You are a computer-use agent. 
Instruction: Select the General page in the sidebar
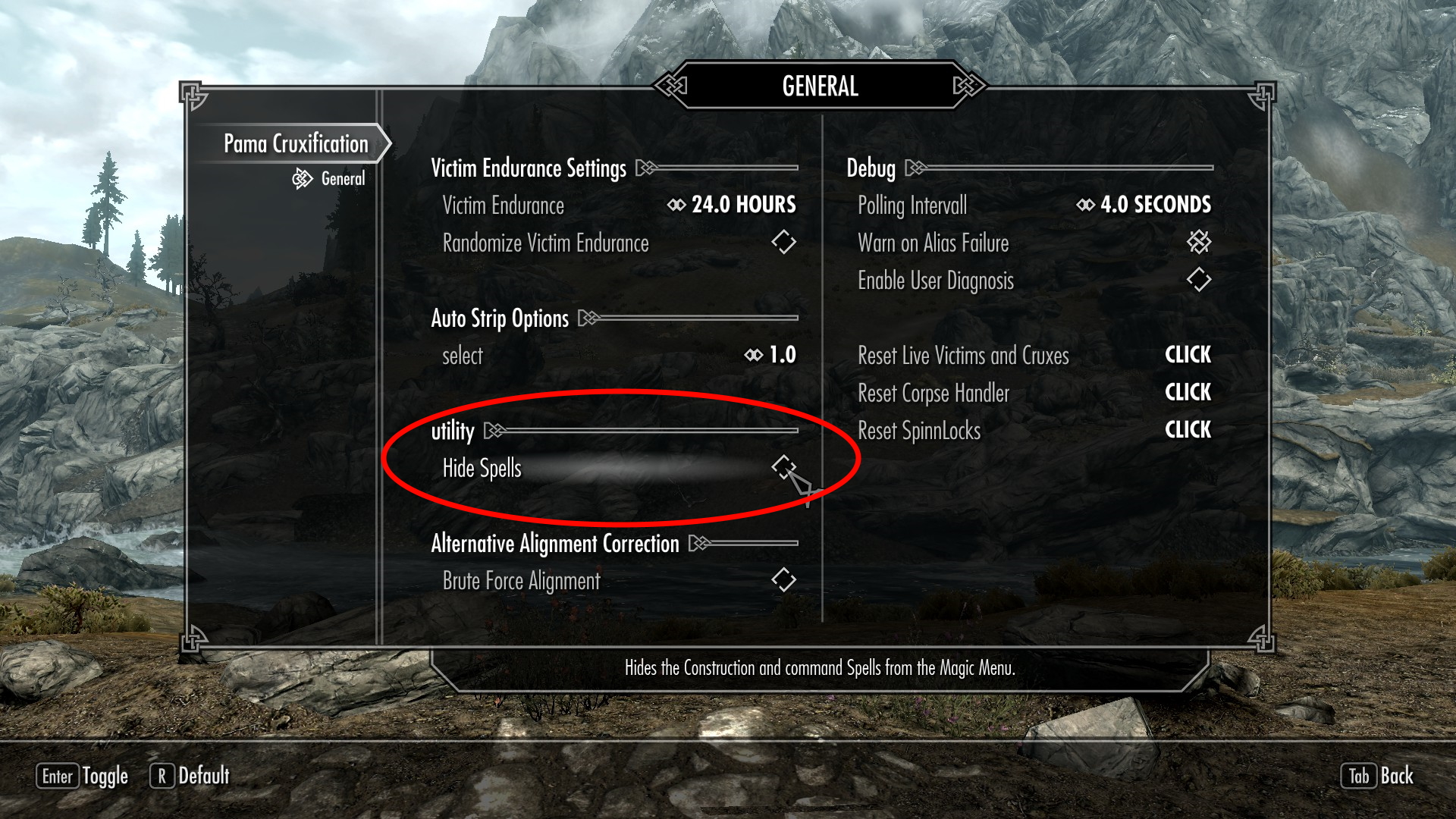(x=343, y=179)
